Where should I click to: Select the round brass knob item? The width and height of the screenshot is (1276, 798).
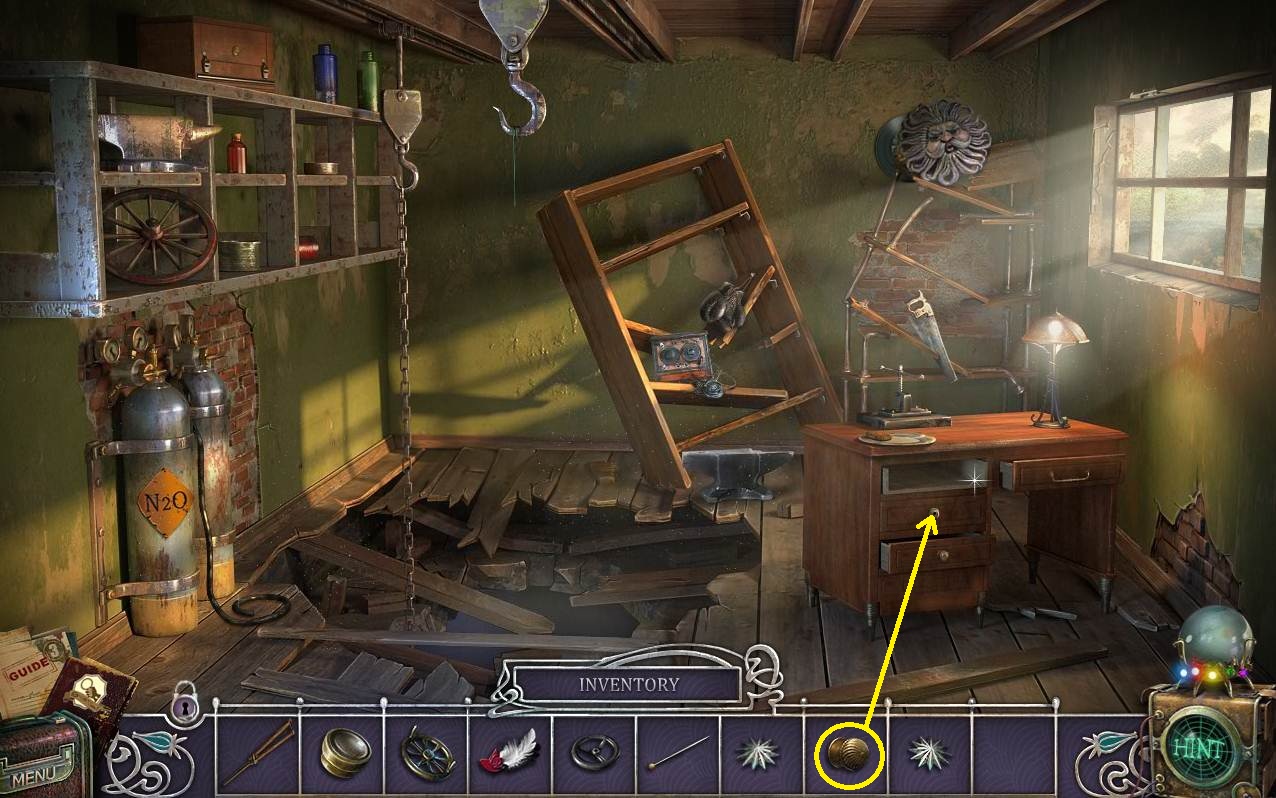(x=851, y=753)
